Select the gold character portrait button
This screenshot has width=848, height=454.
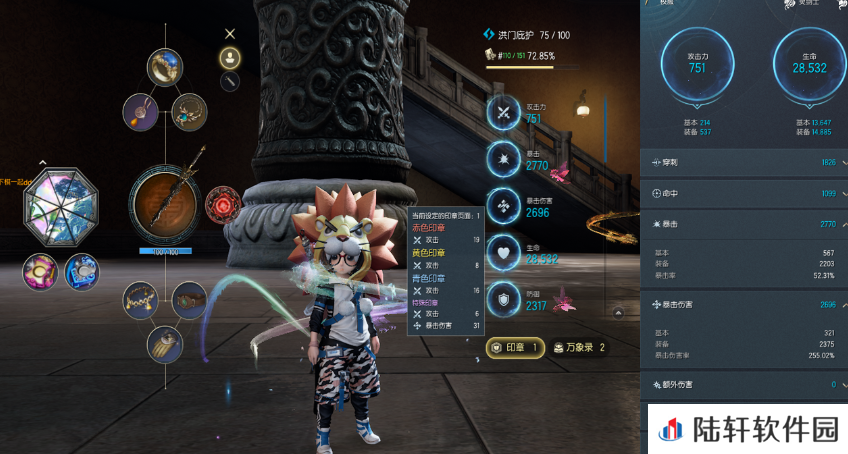[231, 57]
